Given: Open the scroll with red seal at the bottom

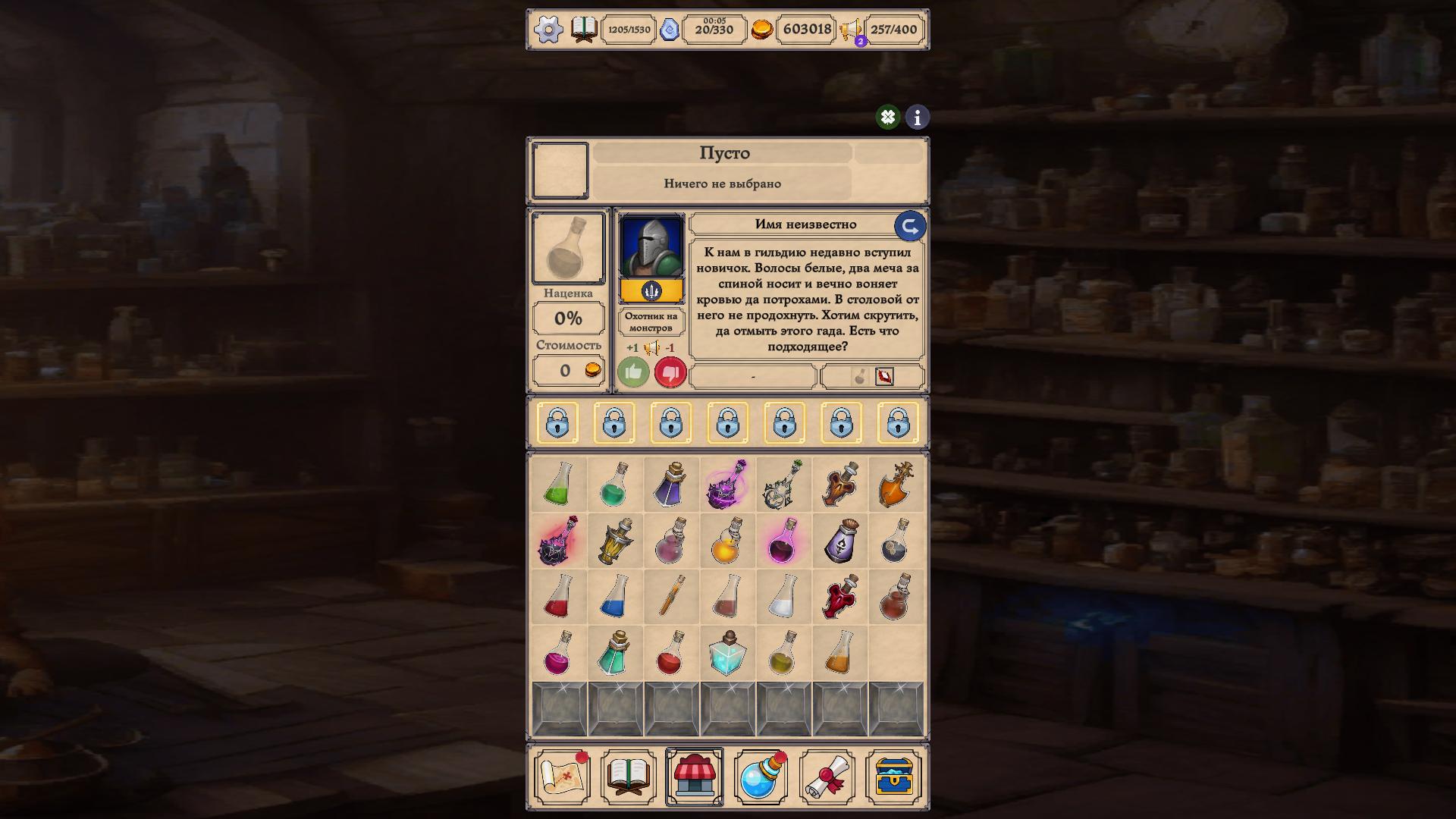Looking at the screenshot, I should click(x=827, y=776).
